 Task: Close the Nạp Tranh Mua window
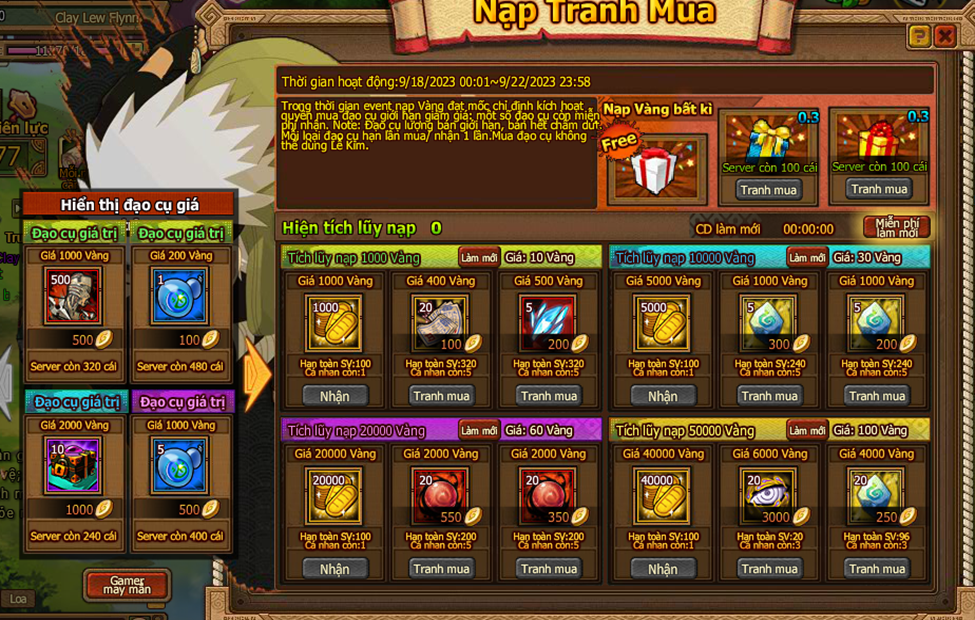pos(944,37)
